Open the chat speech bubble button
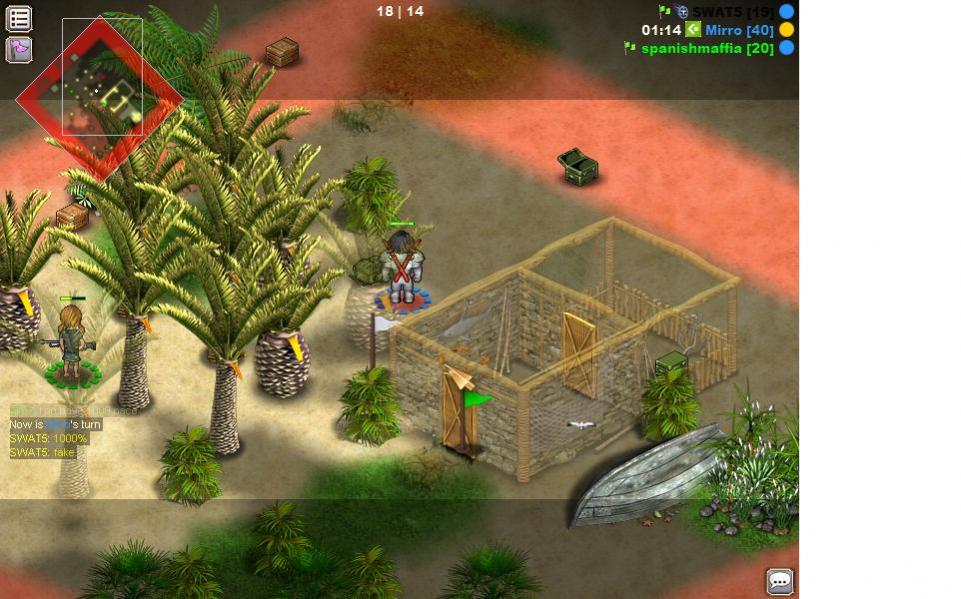Image resolution: width=961 pixels, height=599 pixels. tap(779, 581)
